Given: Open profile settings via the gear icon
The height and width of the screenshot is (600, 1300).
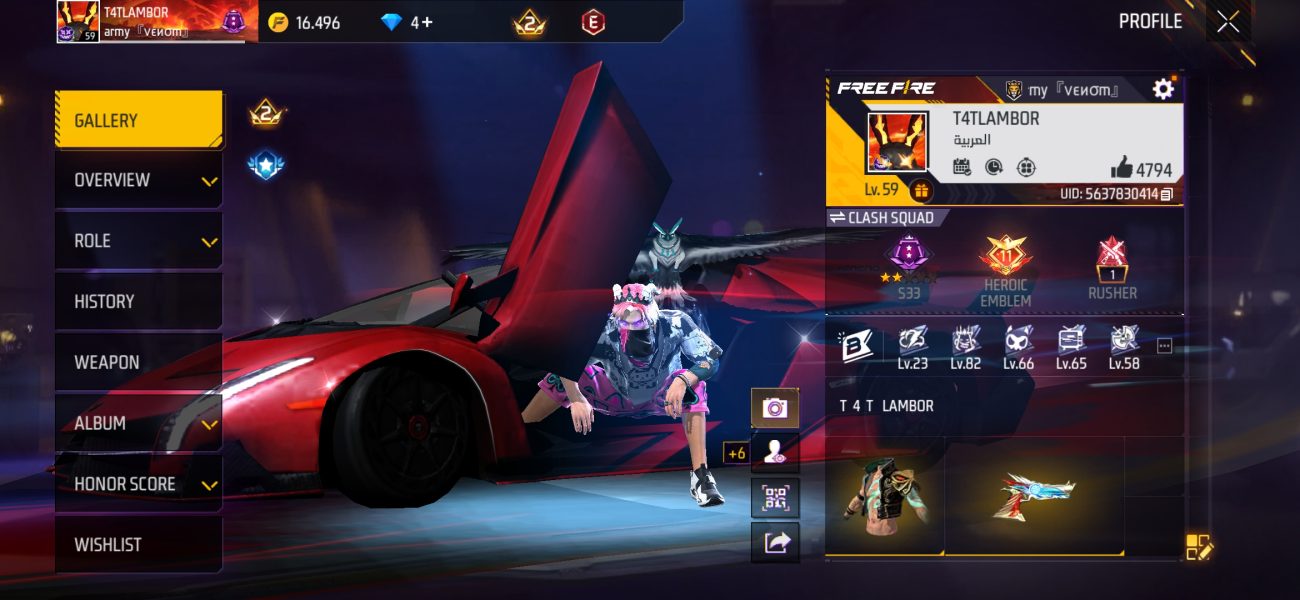Looking at the screenshot, I should point(1163,89).
